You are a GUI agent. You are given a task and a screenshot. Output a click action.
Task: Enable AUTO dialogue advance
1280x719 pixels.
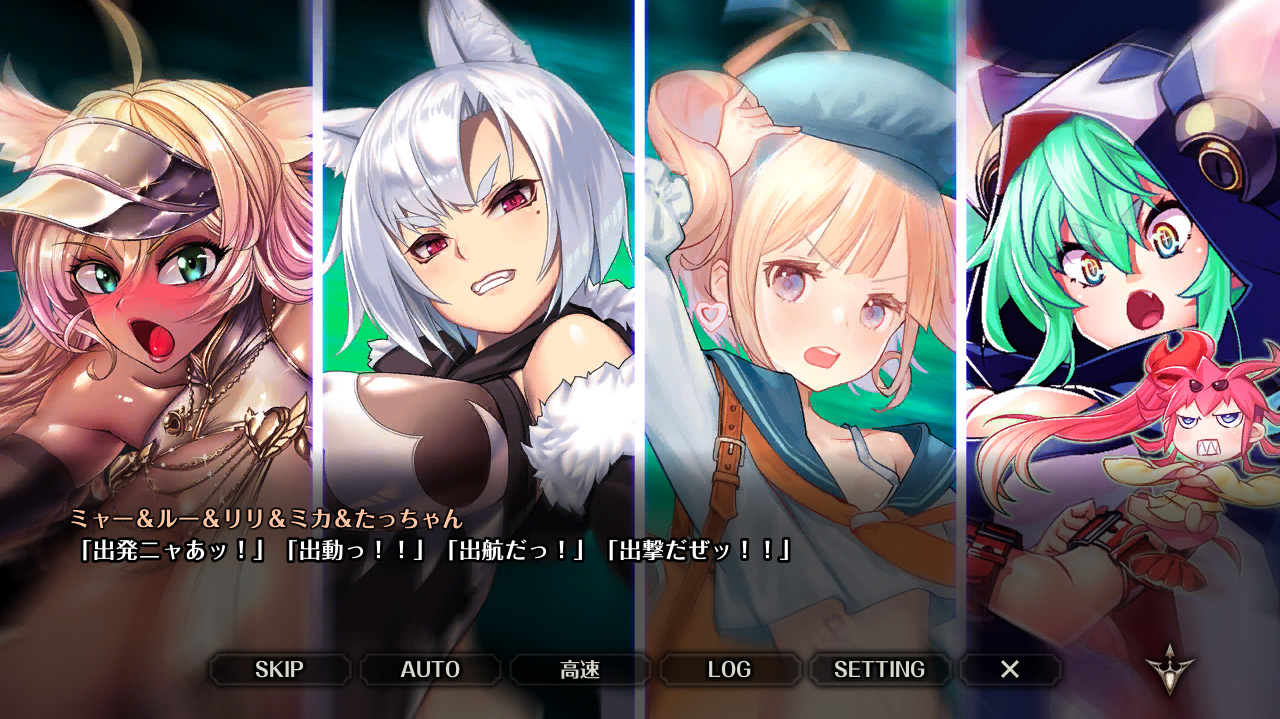(430, 670)
